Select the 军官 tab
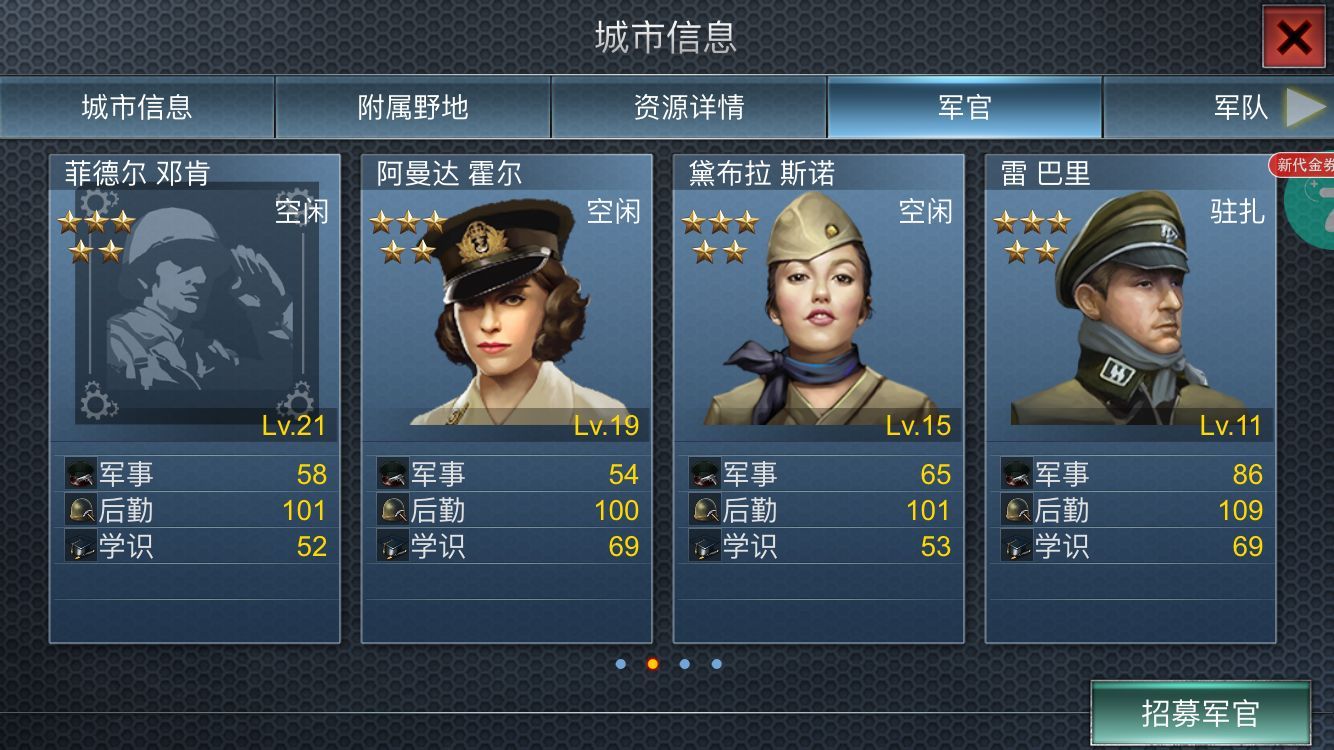The width and height of the screenshot is (1334, 750). point(964,107)
